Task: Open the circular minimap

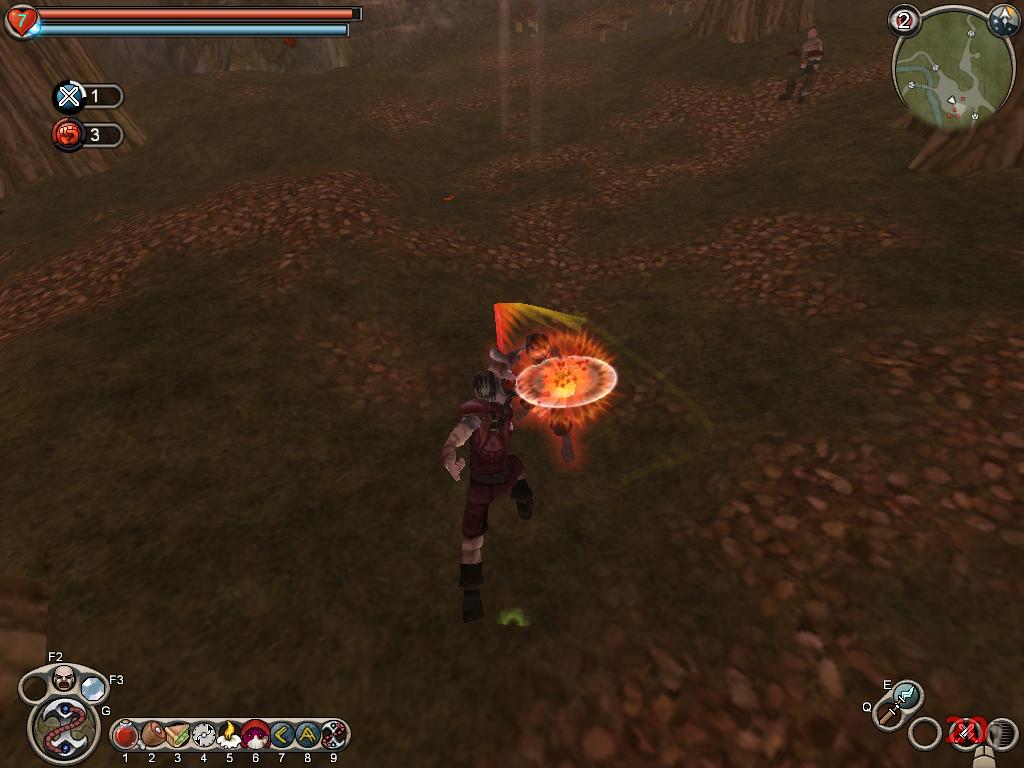Action: (952, 70)
